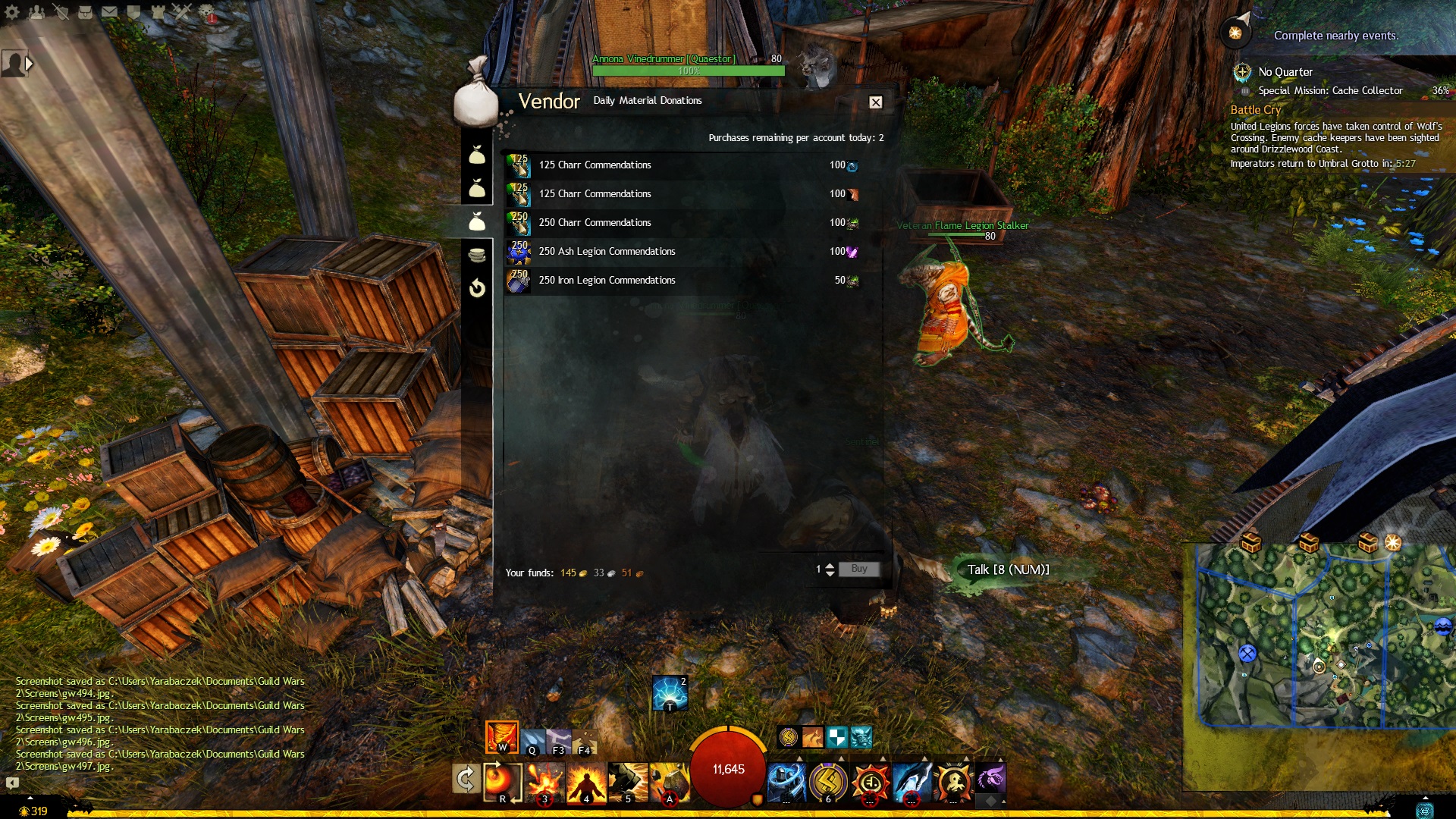Open the mail envelope icon
The image size is (1456, 819).
coord(109,12)
